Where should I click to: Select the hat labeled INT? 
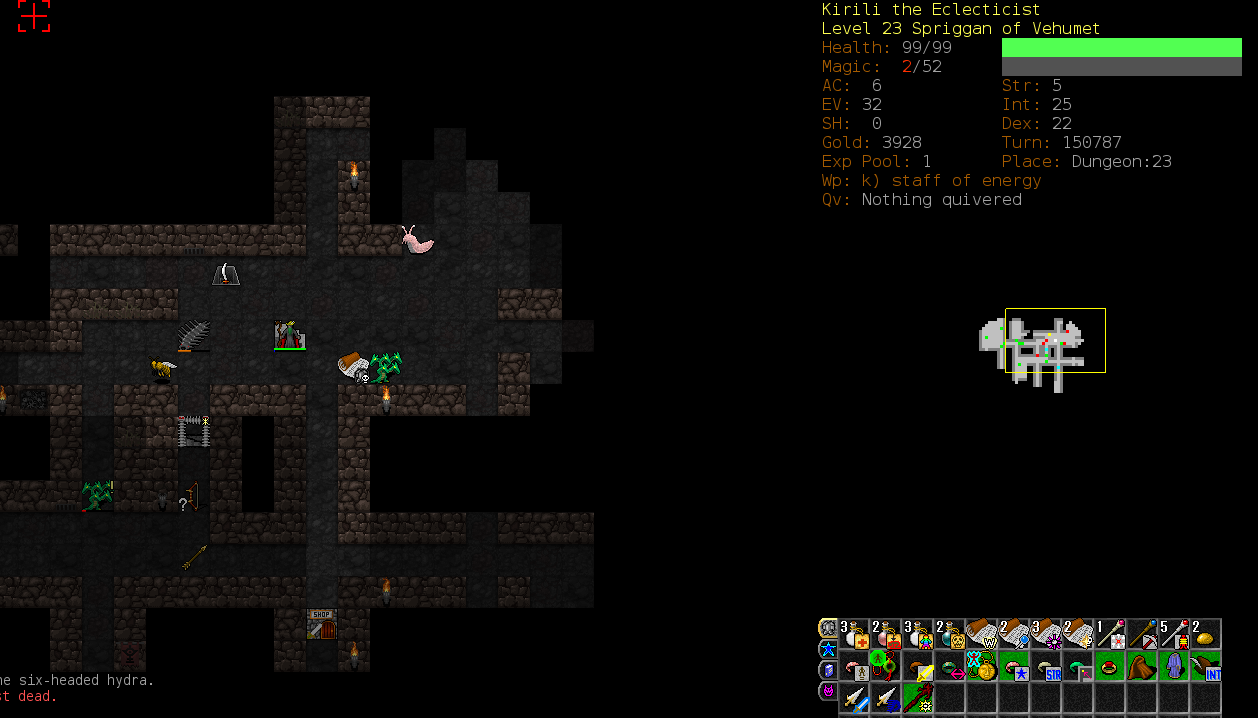1206,666
